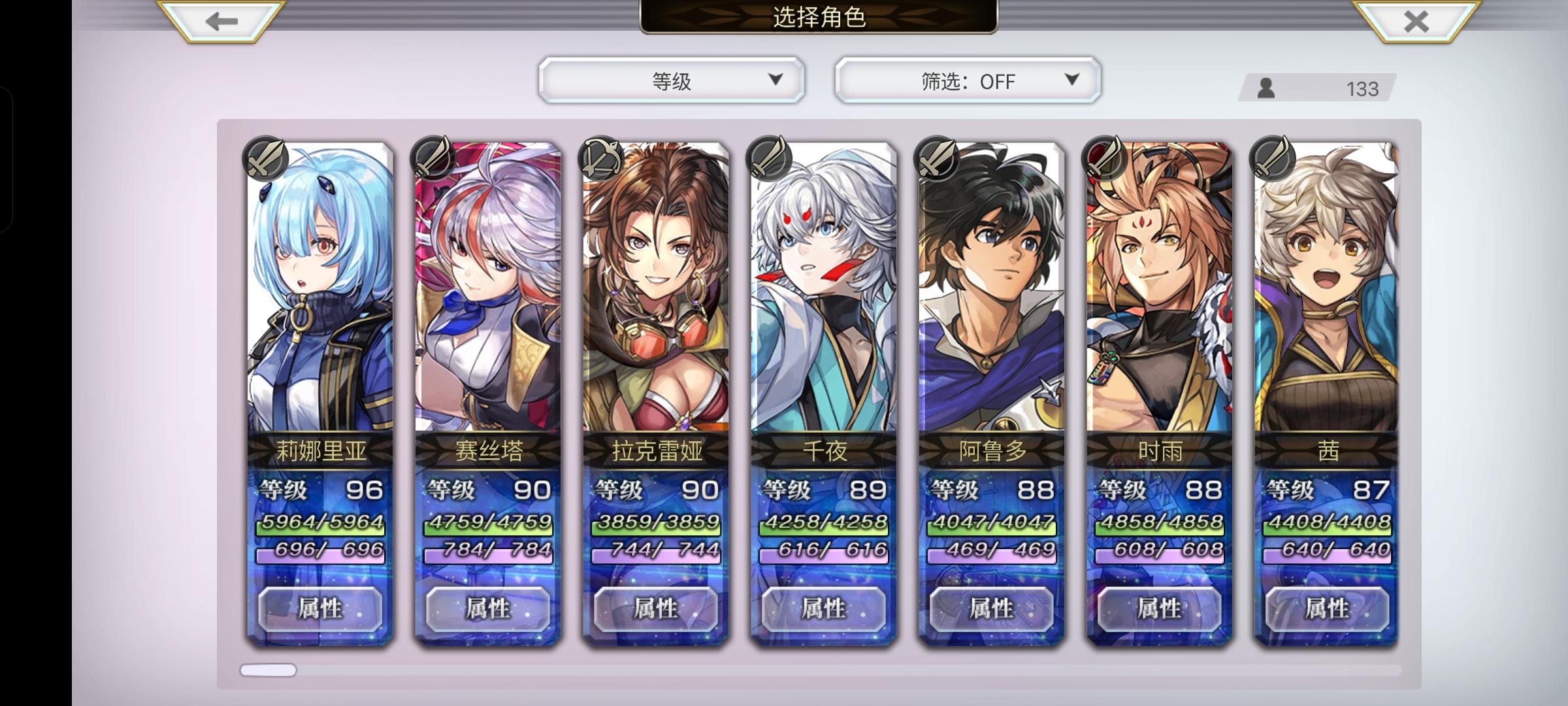Close the 选择角色 screen

pos(1415,22)
